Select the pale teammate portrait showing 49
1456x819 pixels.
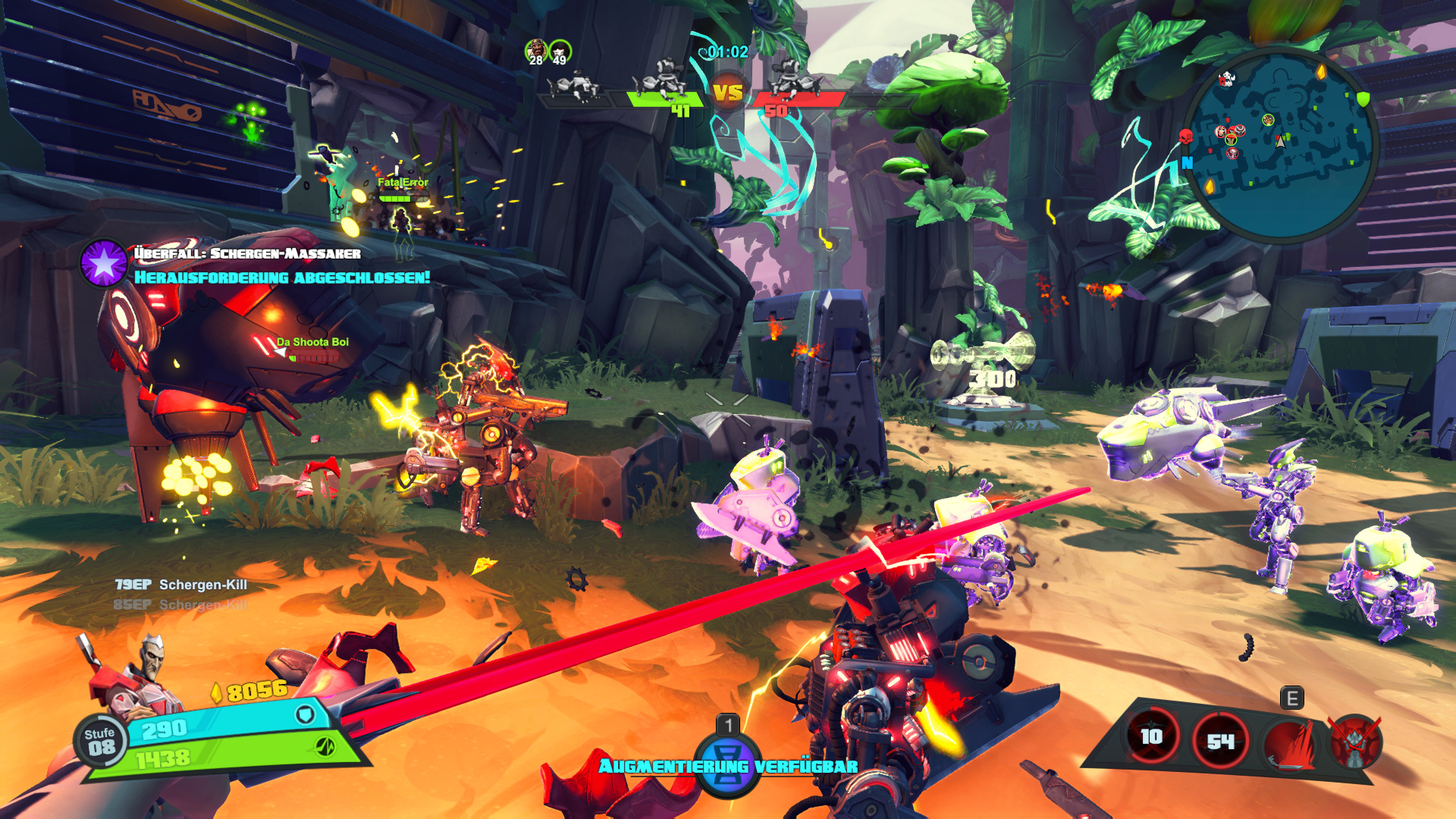tap(560, 52)
